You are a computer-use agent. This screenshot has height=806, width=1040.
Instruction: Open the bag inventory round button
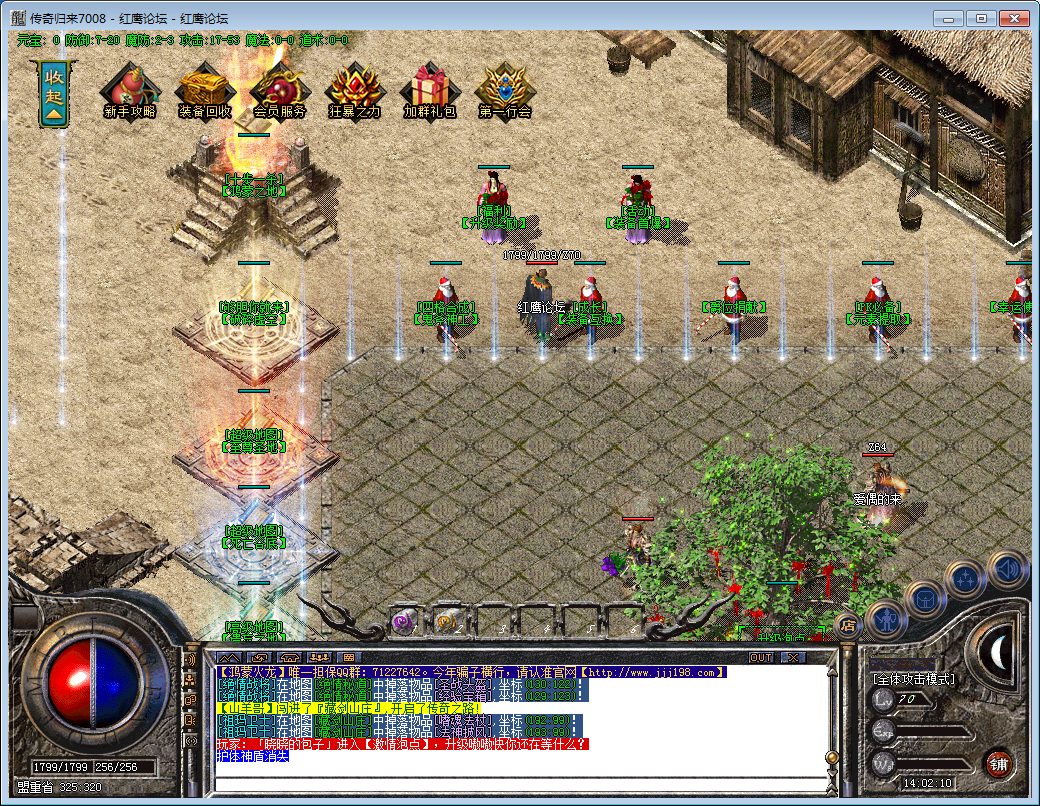click(x=925, y=598)
